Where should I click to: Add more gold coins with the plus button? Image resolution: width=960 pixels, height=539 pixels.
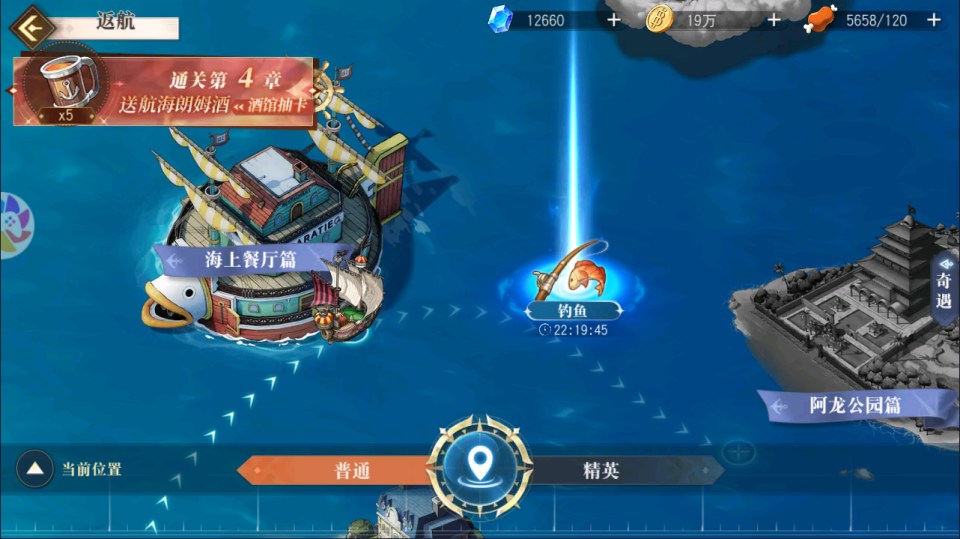click(773, 19)
